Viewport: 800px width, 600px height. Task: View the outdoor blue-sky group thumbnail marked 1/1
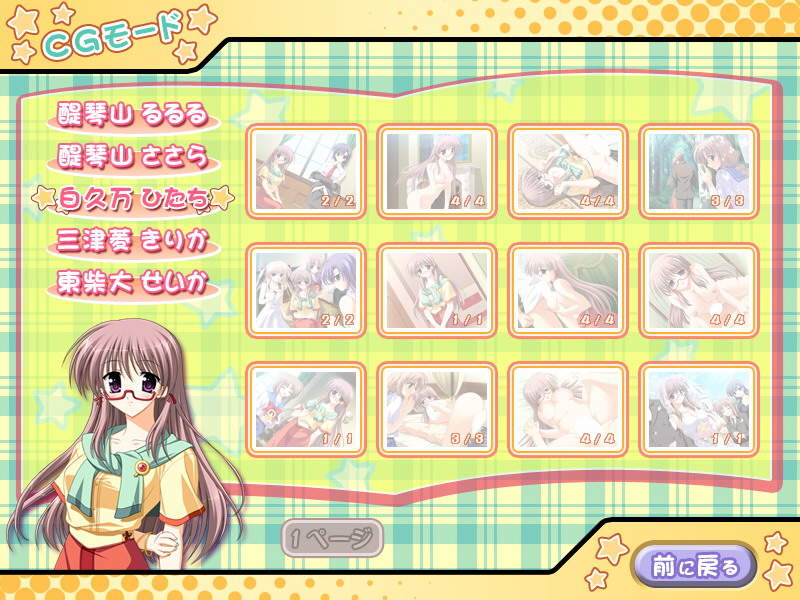698,409
